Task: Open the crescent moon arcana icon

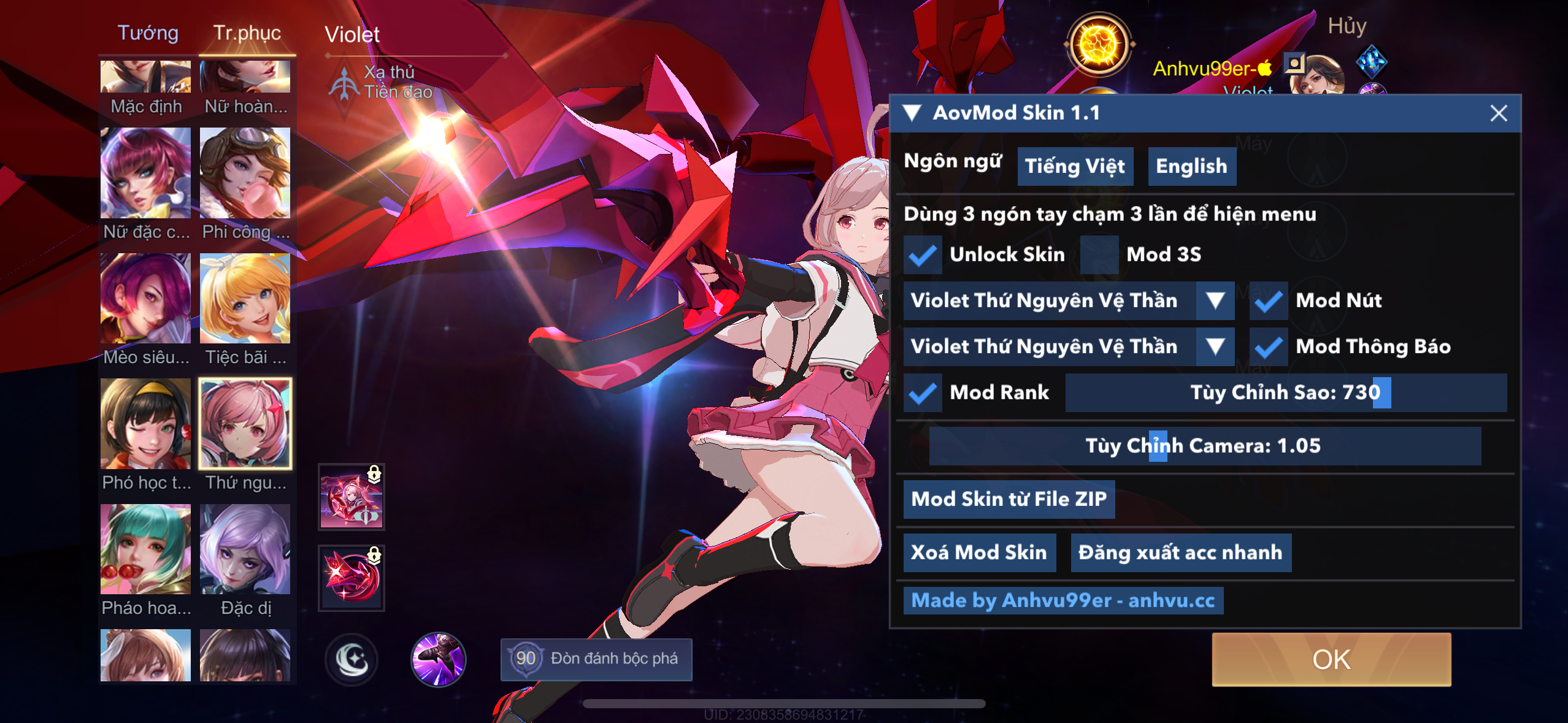Action: [x=350, y=659]
